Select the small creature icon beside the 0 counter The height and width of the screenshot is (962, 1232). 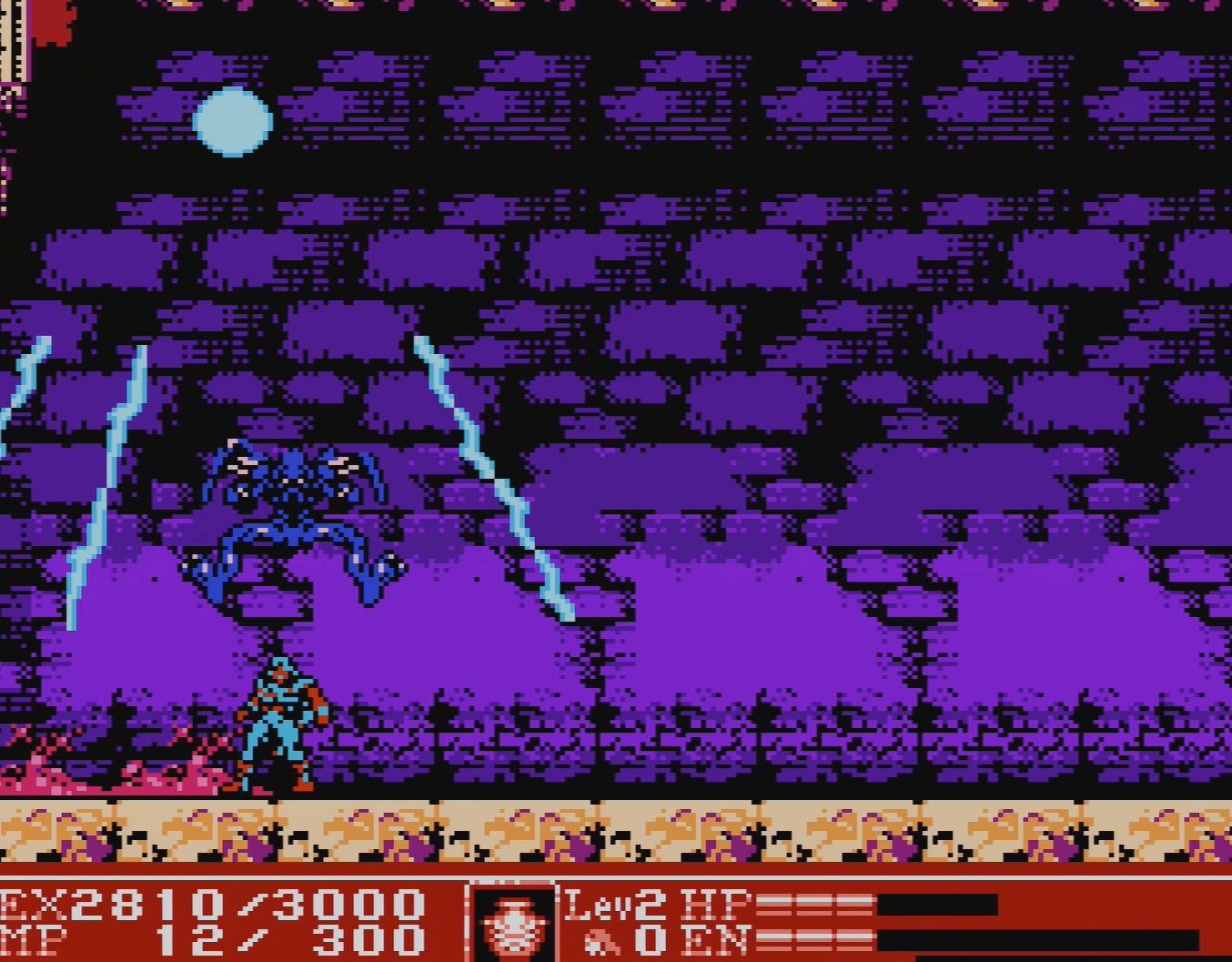point(600,941)
